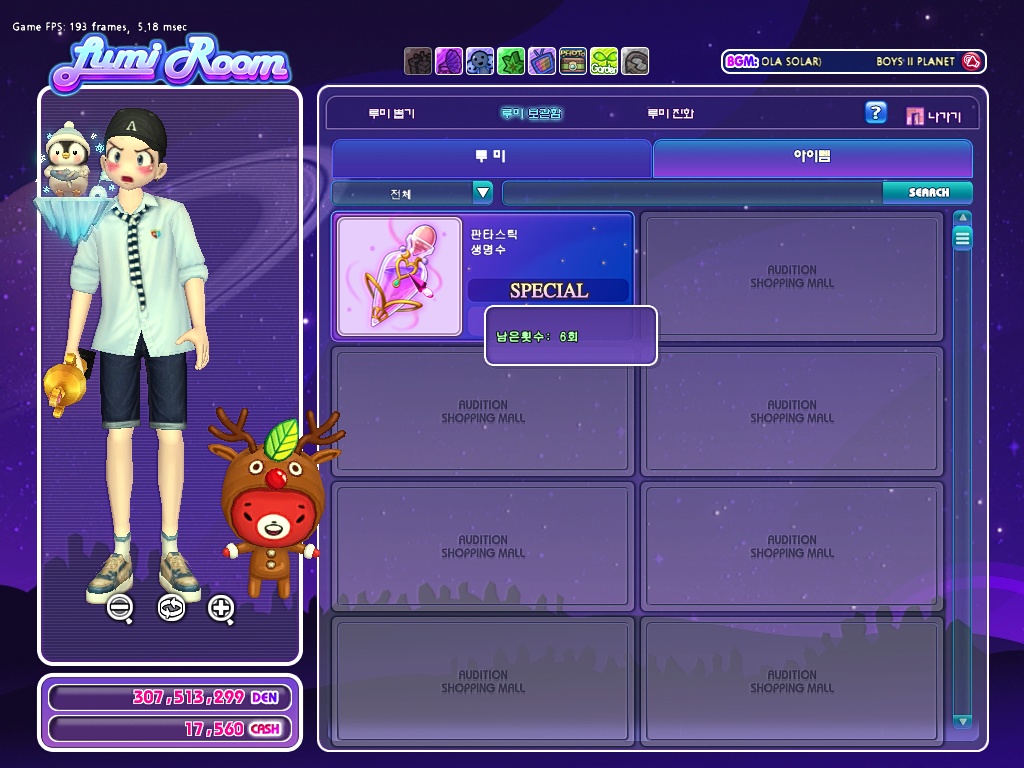The image size is (1024, 768).
Task: Select the 아이템 category tab
Action: [x=812, y=158]
